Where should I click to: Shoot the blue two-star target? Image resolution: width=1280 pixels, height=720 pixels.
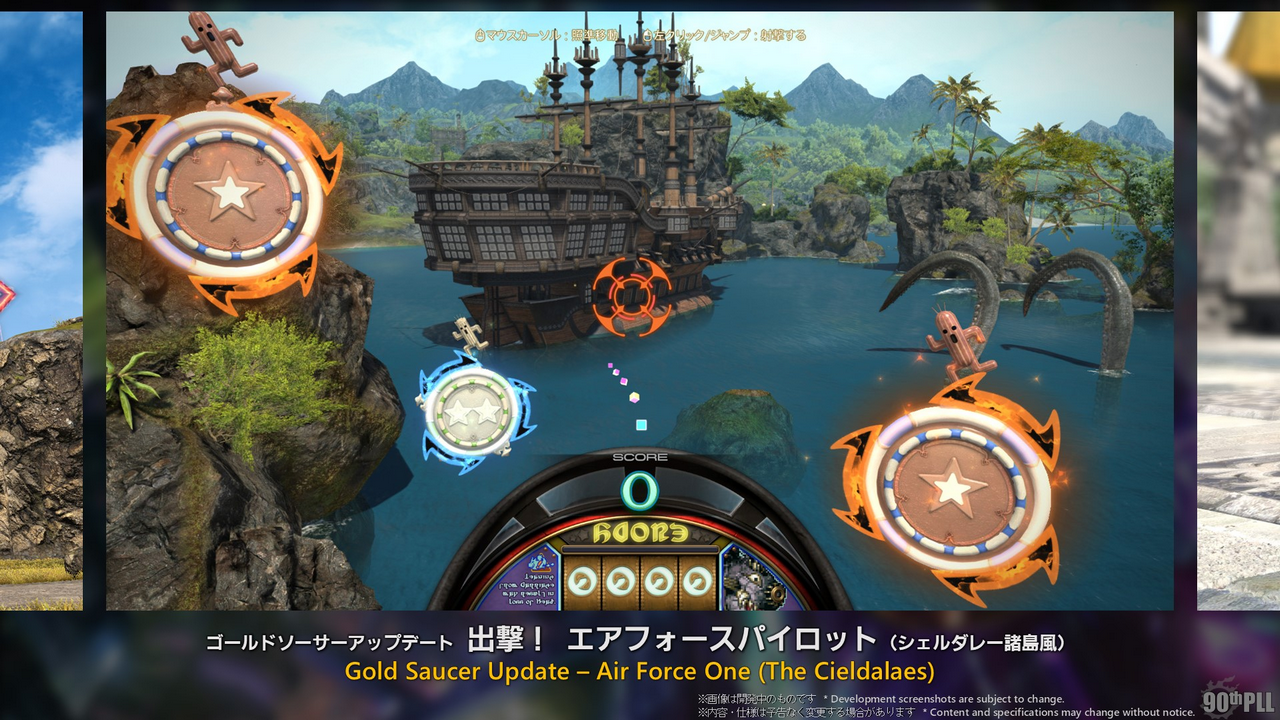469,411
